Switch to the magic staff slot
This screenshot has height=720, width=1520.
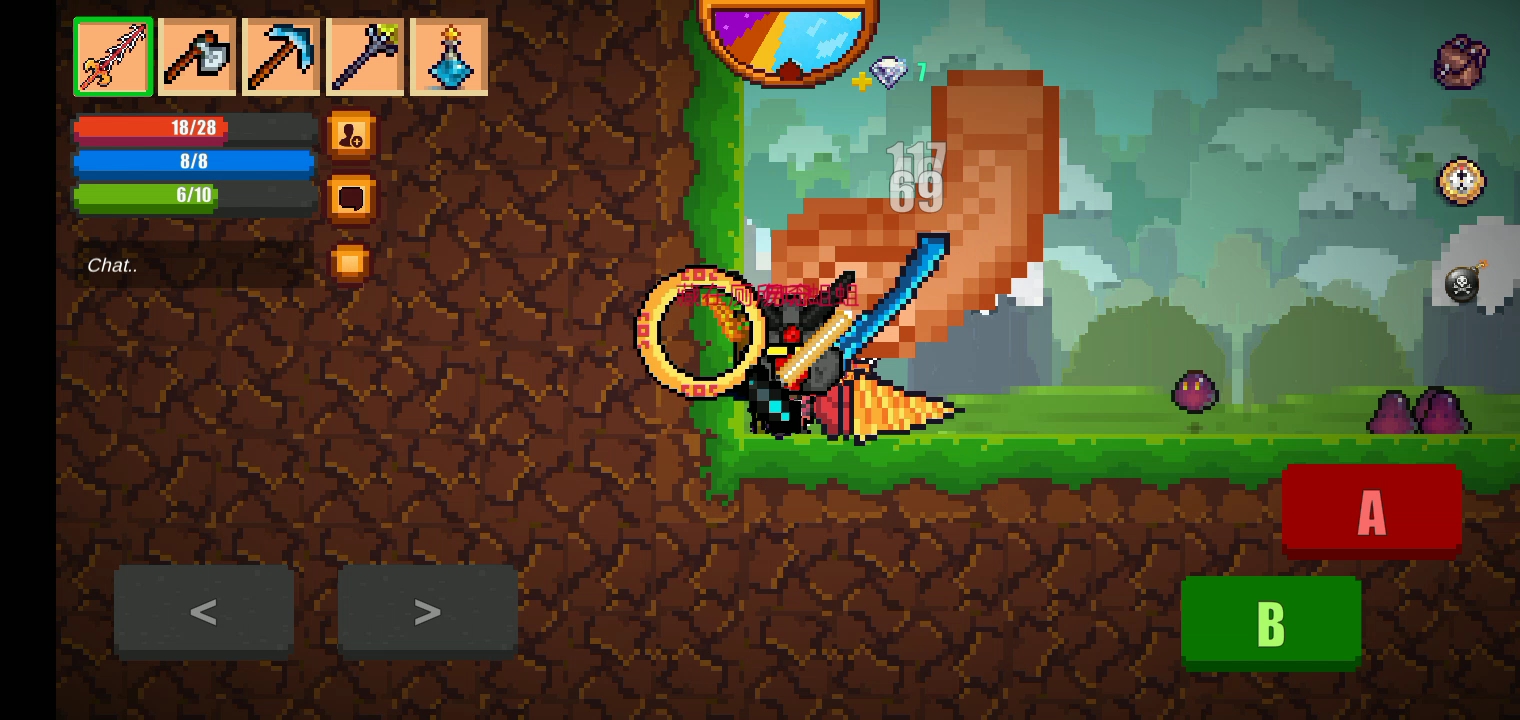coord(365,57)
